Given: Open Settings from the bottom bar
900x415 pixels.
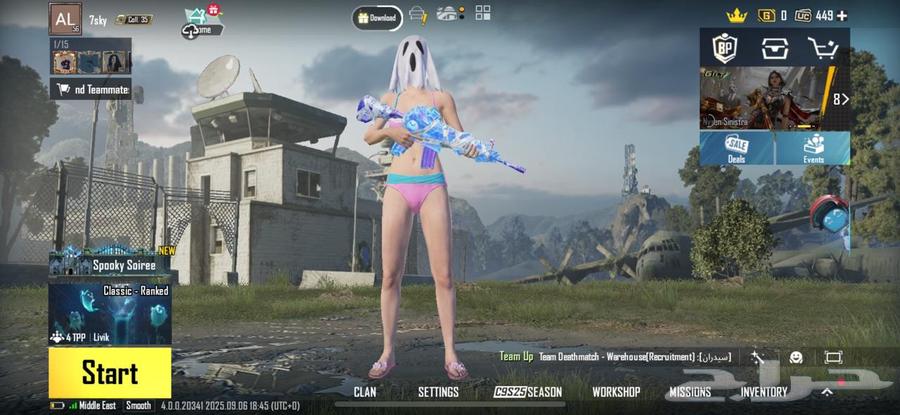Looking at the screenshot, I should coord(438,392).
